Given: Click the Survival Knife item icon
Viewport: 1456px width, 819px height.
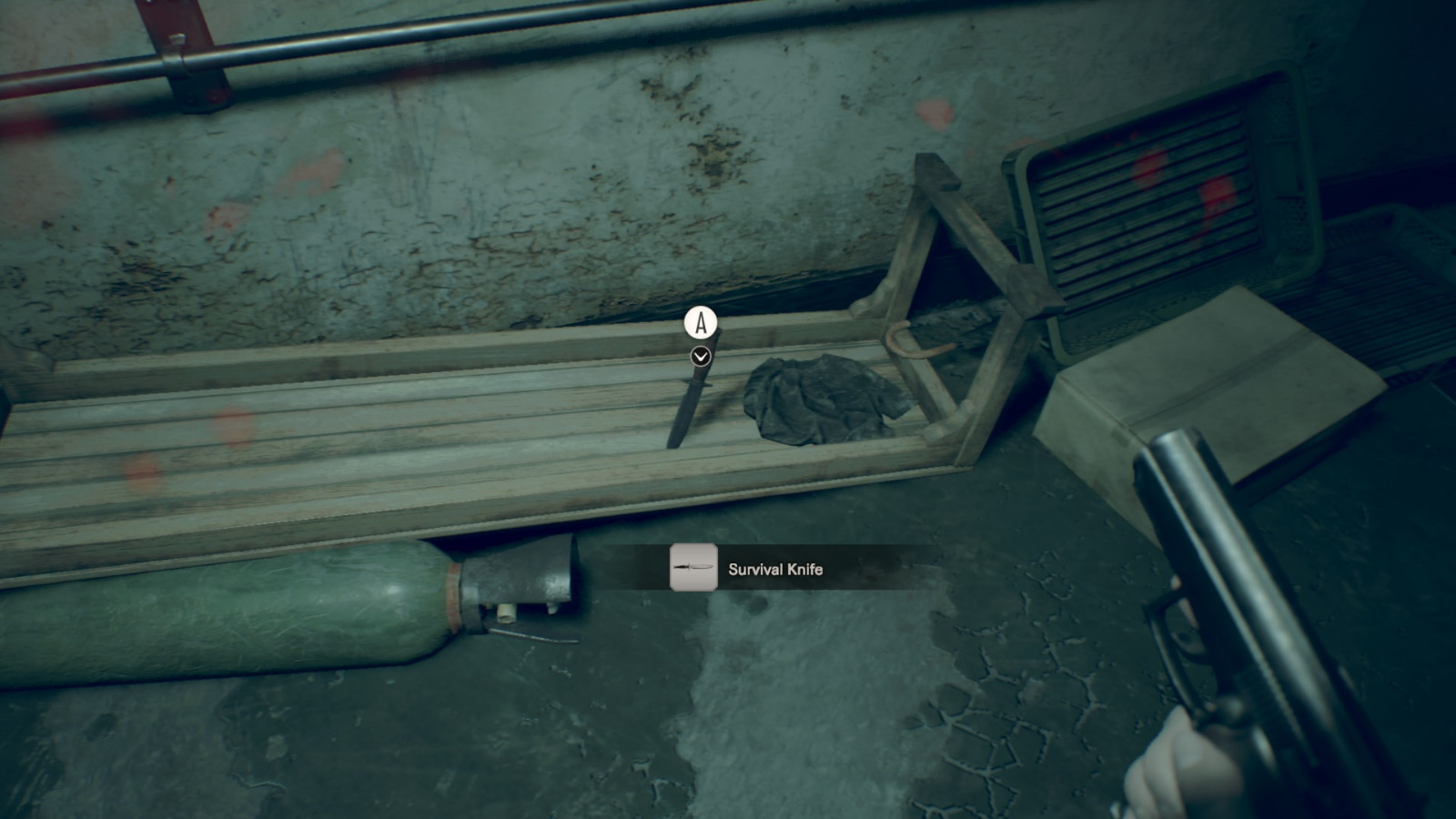Looking at the screenshot, I should point(693,568).
